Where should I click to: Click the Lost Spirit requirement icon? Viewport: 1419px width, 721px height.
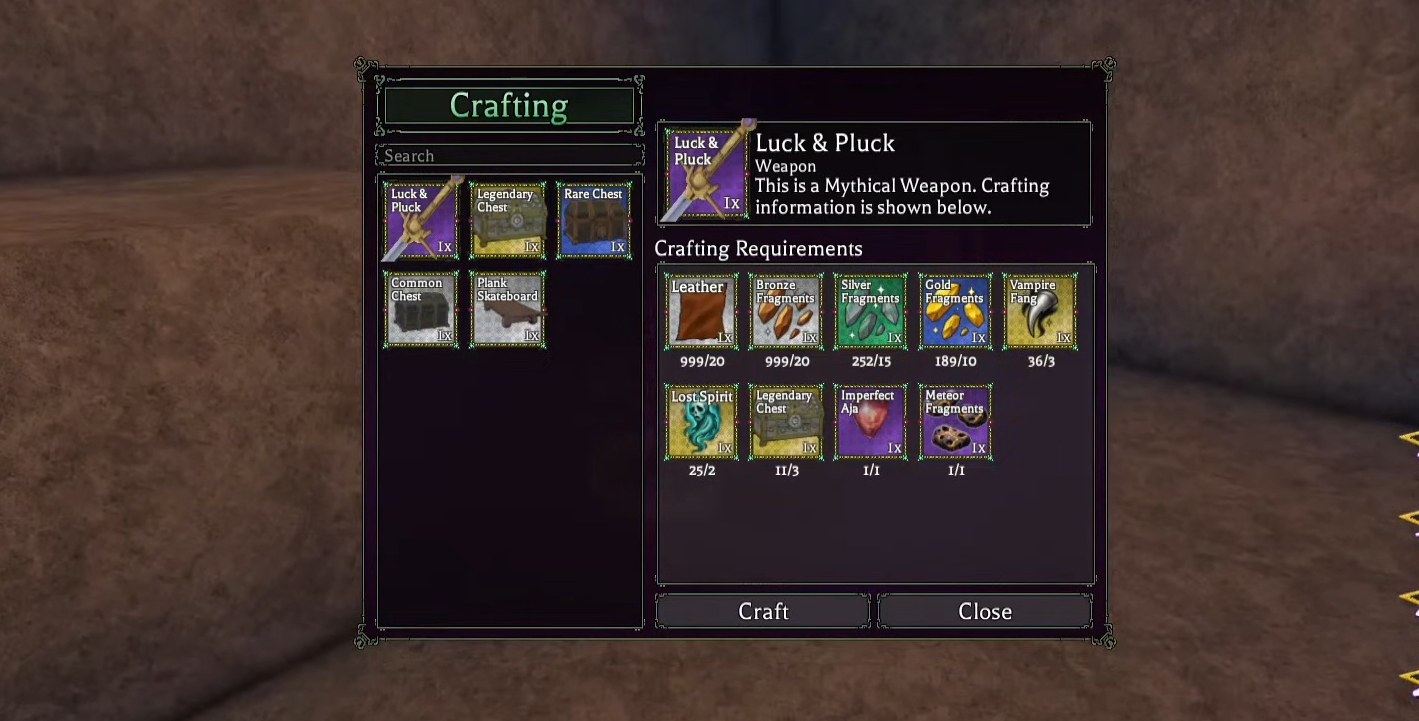pyautogui.click(x=700, y=420)
